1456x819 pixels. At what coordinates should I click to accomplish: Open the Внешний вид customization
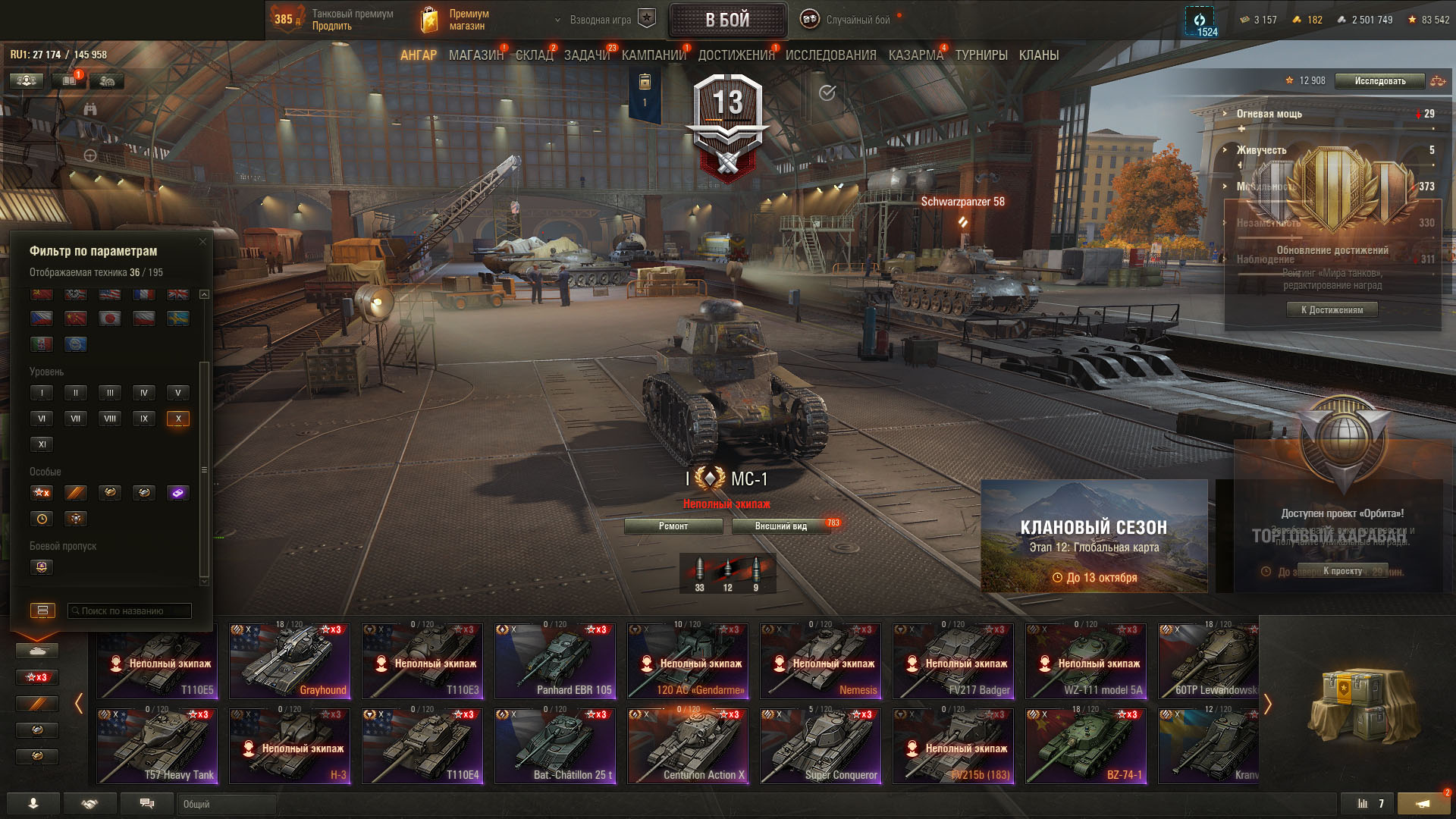[x=780, y=526]
